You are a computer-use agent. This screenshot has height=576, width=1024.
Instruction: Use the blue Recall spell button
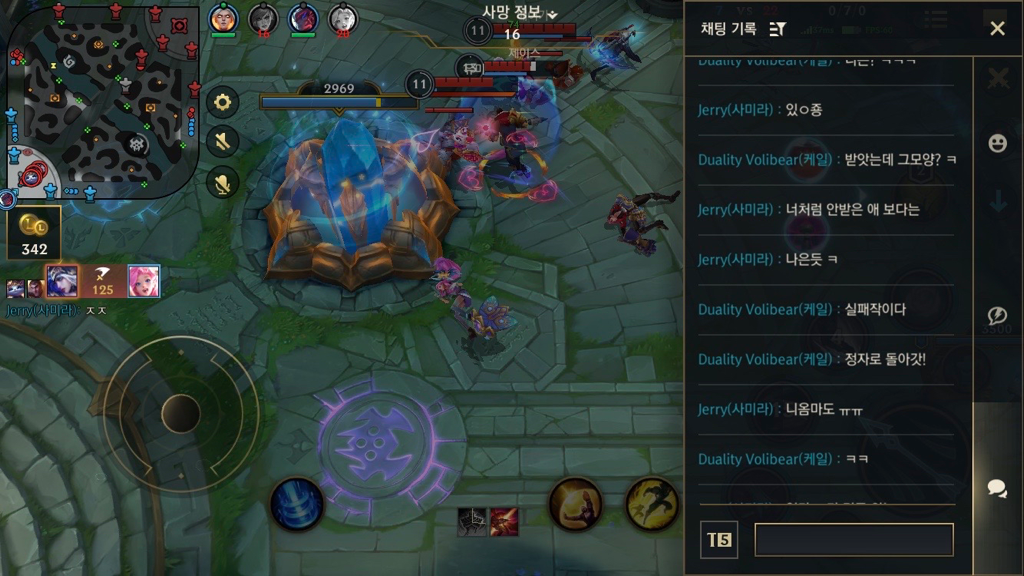(297, 503)
